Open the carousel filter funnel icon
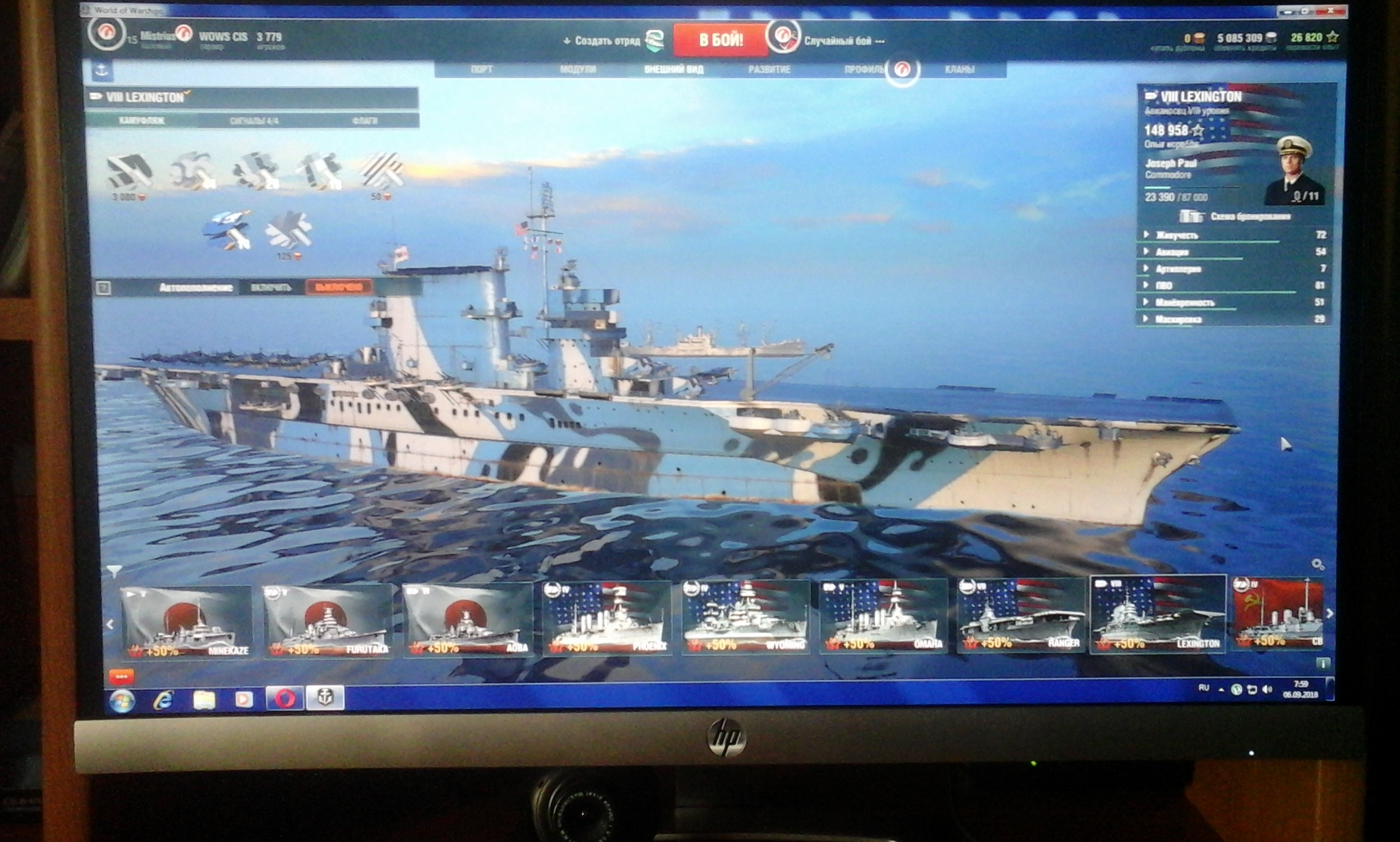 [x=114, y=570]
